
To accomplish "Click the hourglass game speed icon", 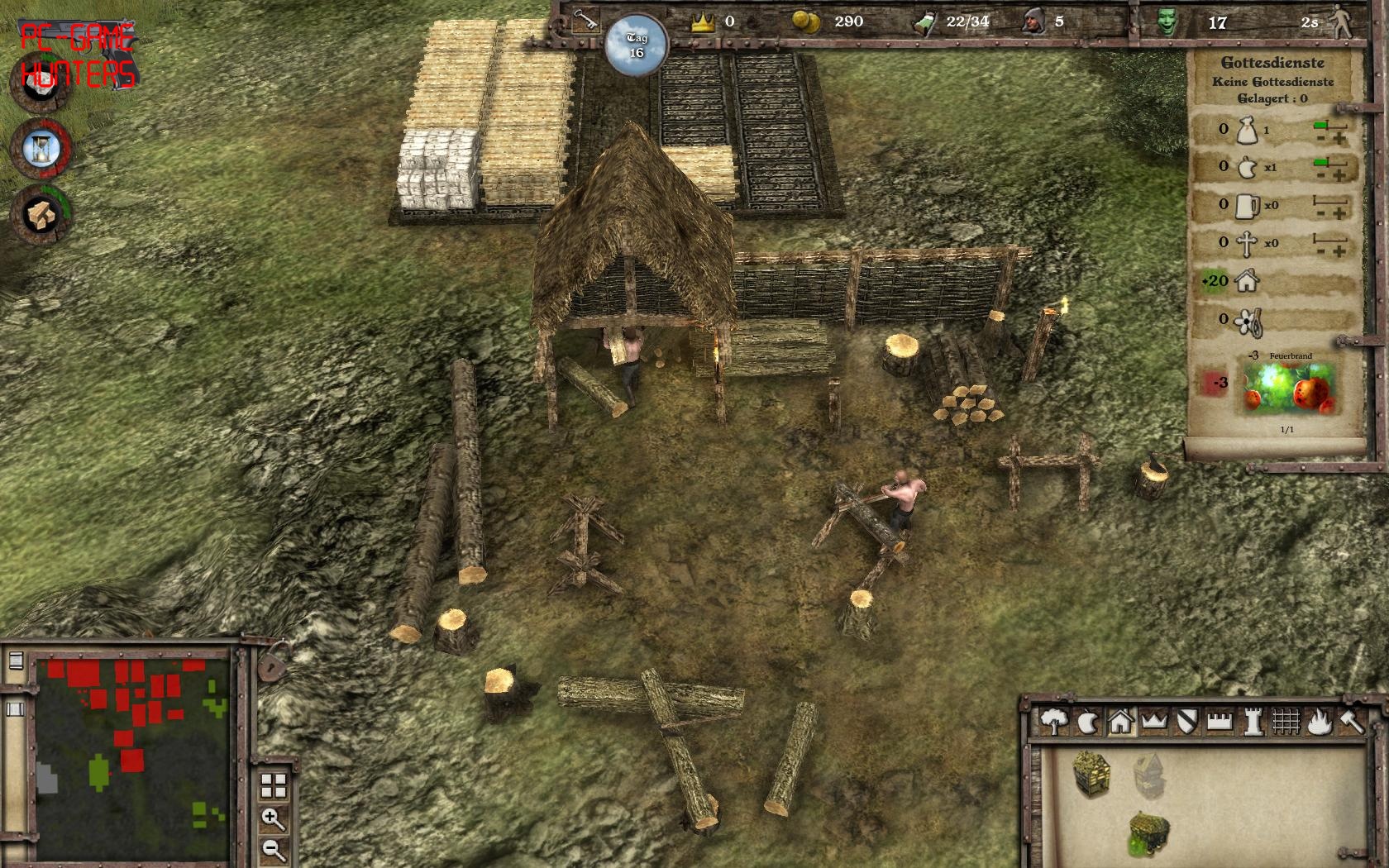I will 41,149.
